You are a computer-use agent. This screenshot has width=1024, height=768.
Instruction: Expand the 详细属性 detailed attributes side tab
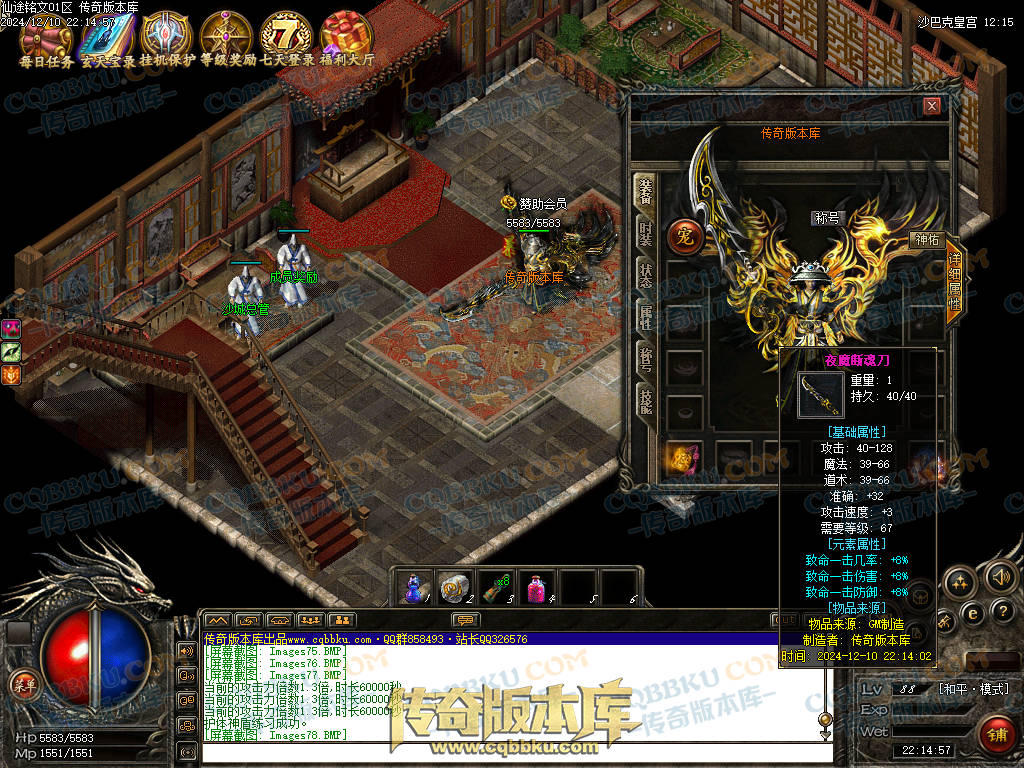954,283
